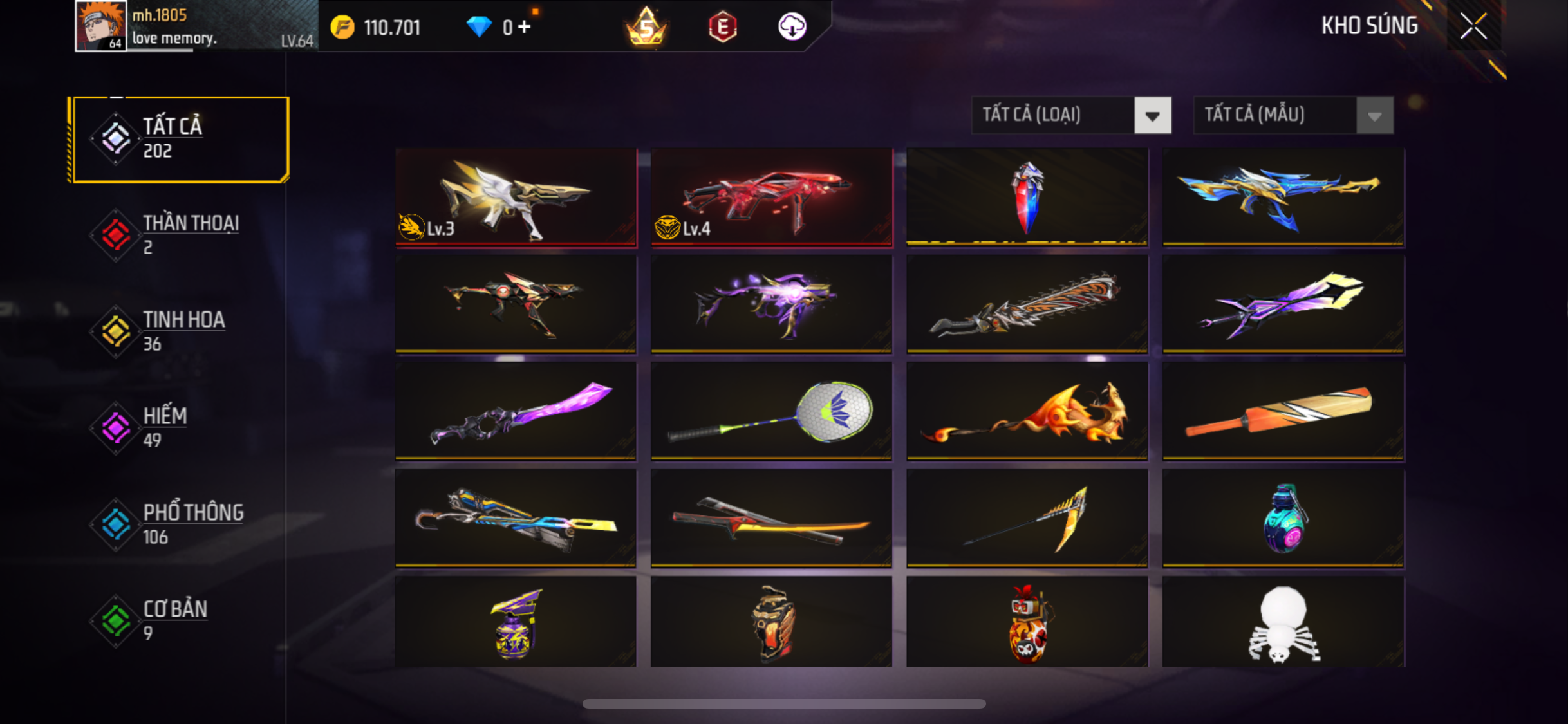Close the Kho Súng weapon vault
The image size is (1568, 724).
(x=1473, y=26)
